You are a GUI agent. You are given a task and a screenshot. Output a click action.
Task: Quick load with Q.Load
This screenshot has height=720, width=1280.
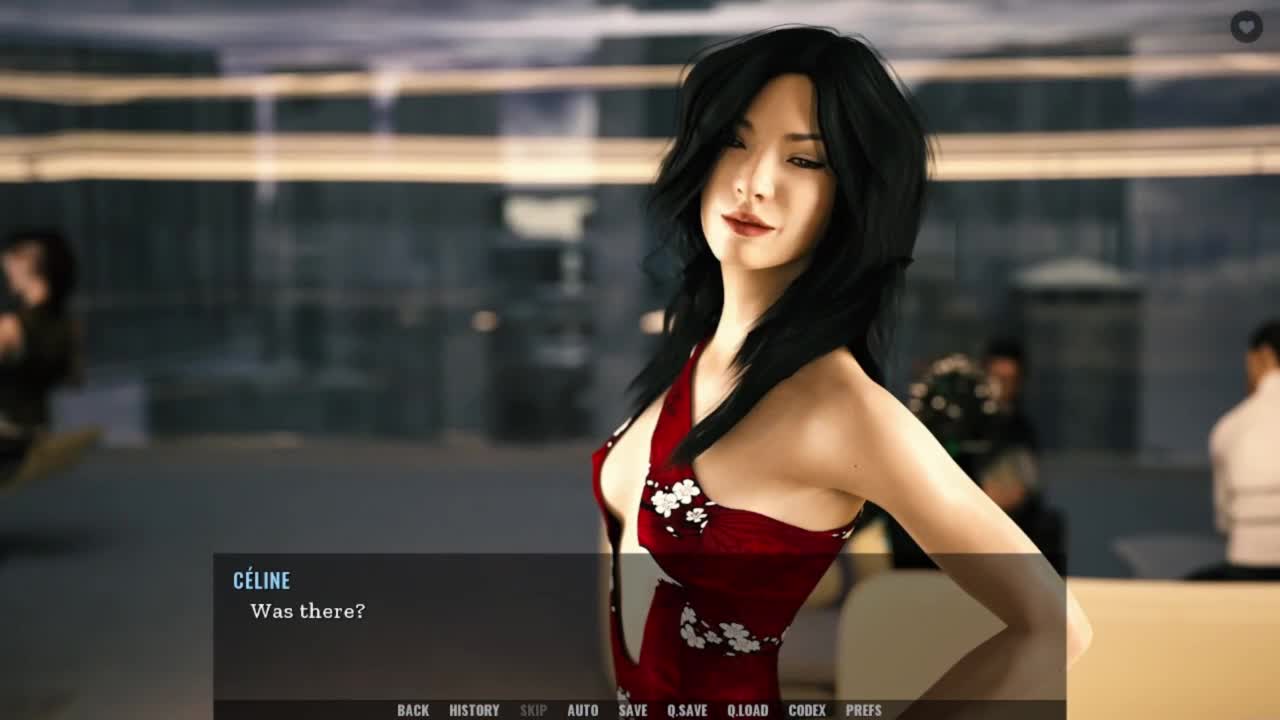(747, 710)
